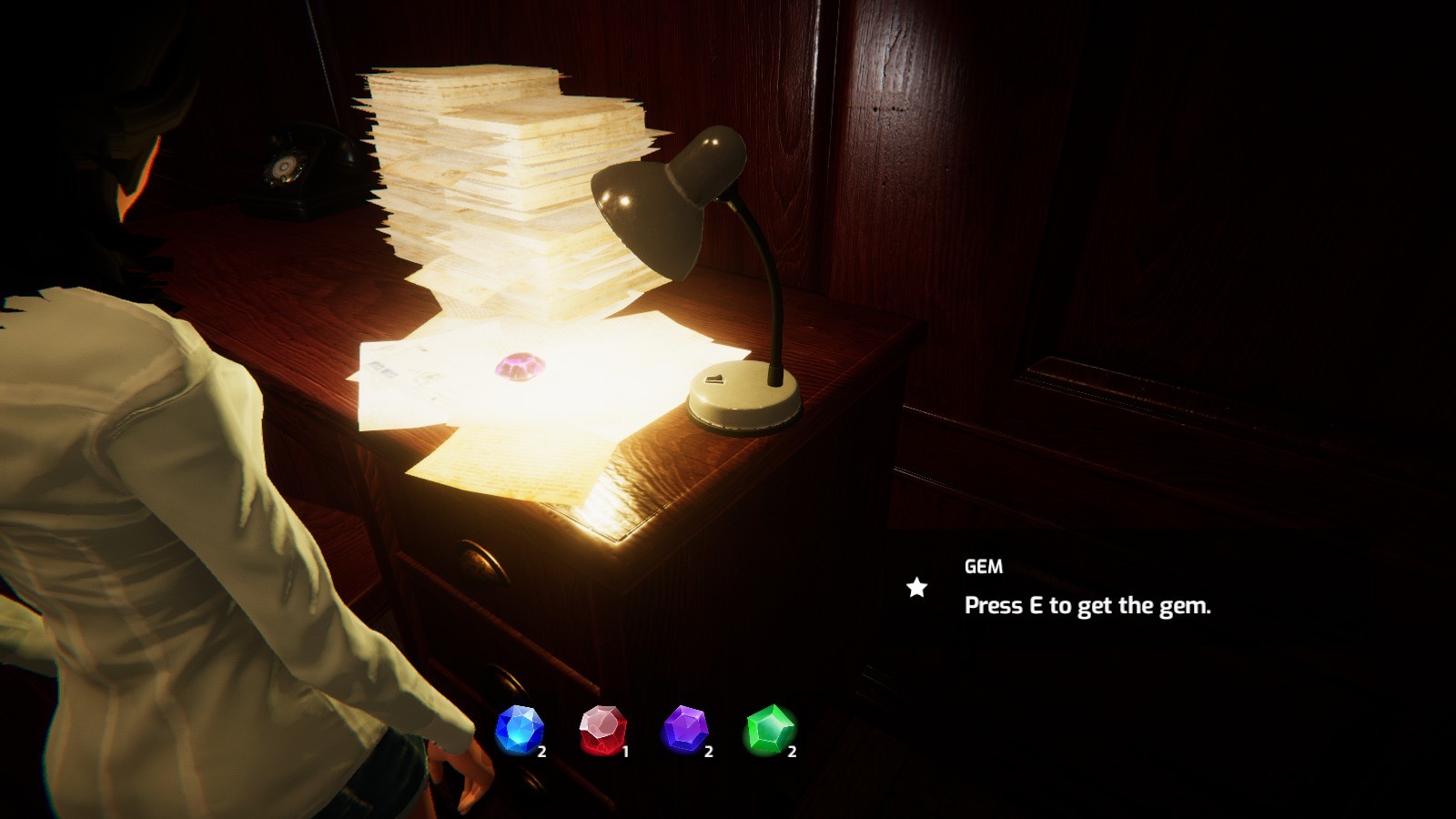Click the pink gem lying on the papers
Viewport: 1456px width, 819px height.
point(516,366)
